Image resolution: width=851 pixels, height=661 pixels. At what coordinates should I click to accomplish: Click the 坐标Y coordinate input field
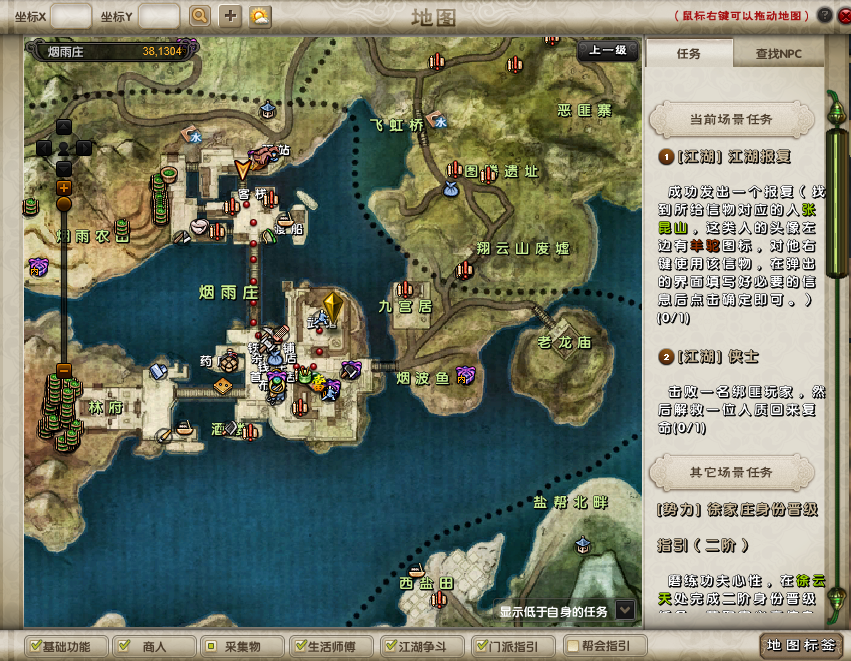point(159,16)
